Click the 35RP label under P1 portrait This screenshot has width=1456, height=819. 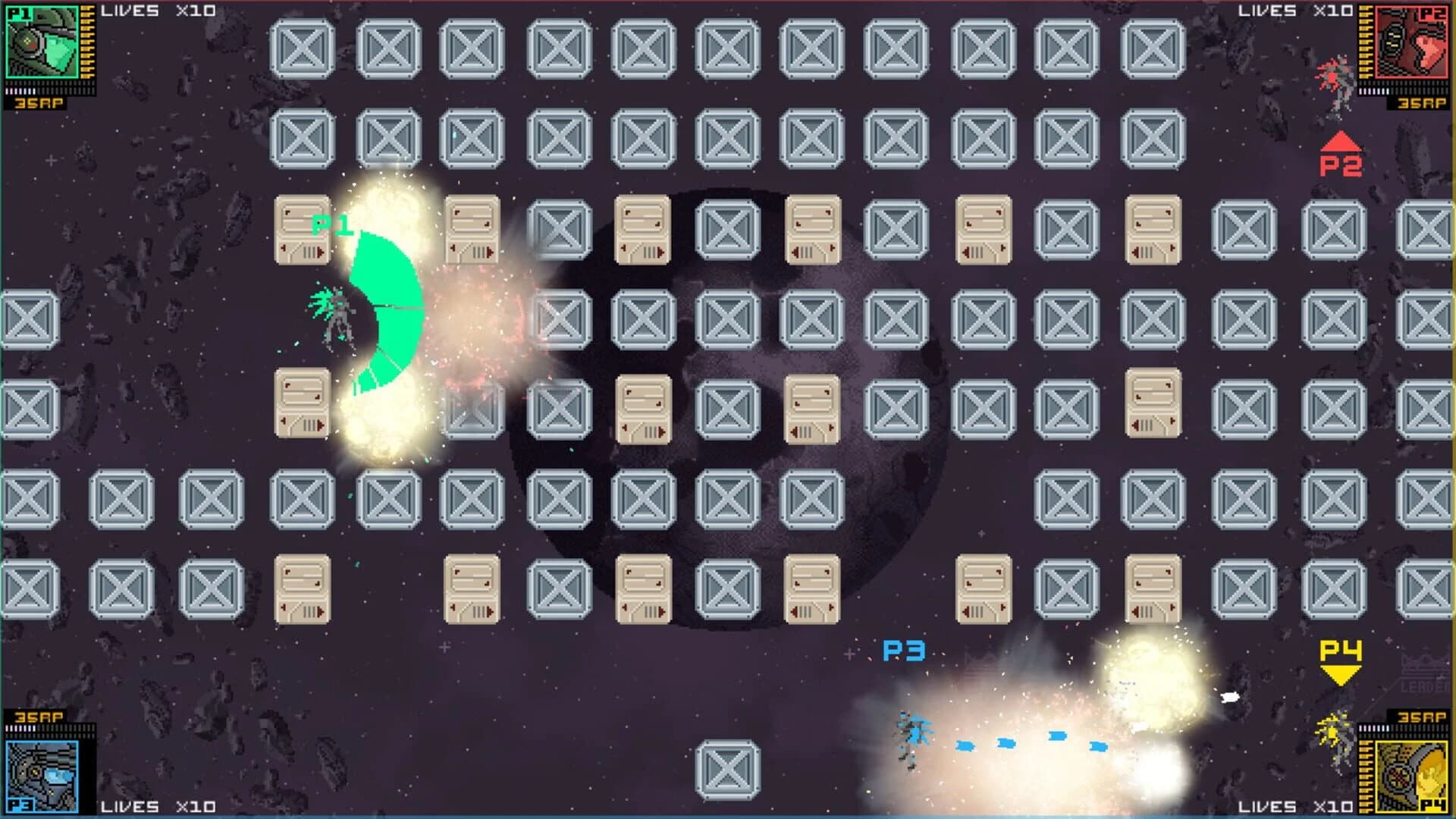coord(38,103)
